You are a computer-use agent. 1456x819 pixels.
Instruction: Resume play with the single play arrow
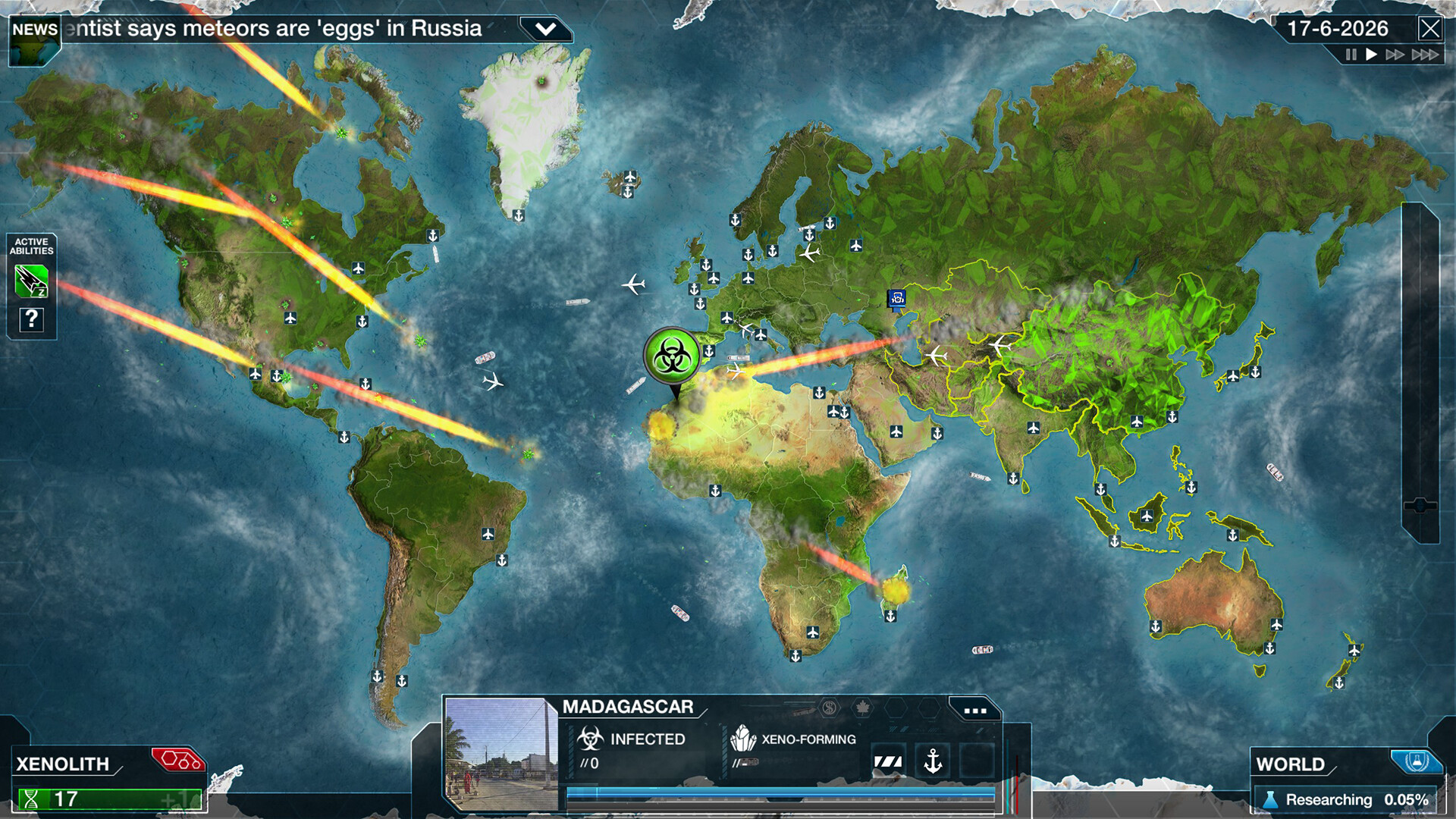(1371, 54)
